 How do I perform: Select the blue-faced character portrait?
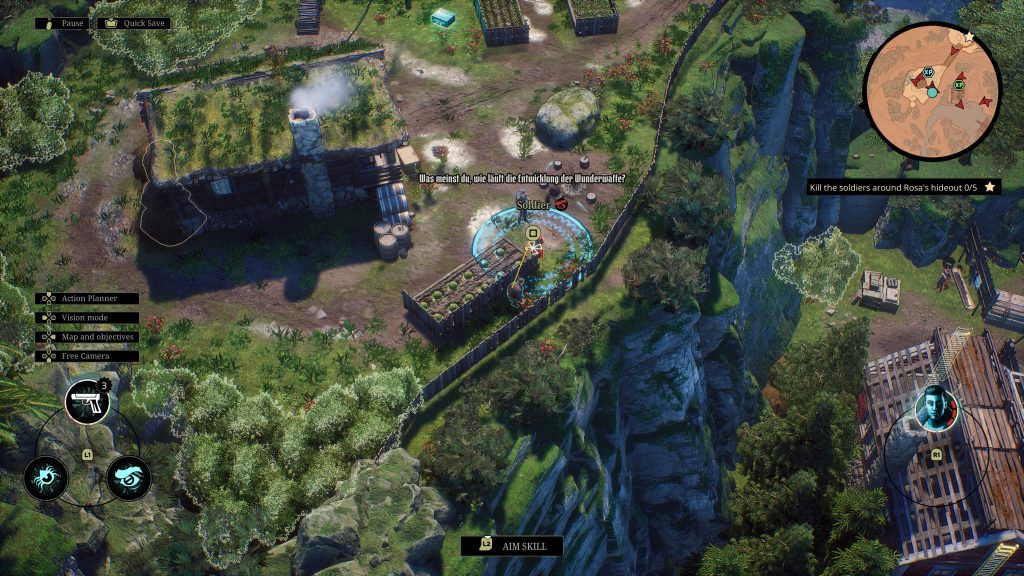pos(937,407)
